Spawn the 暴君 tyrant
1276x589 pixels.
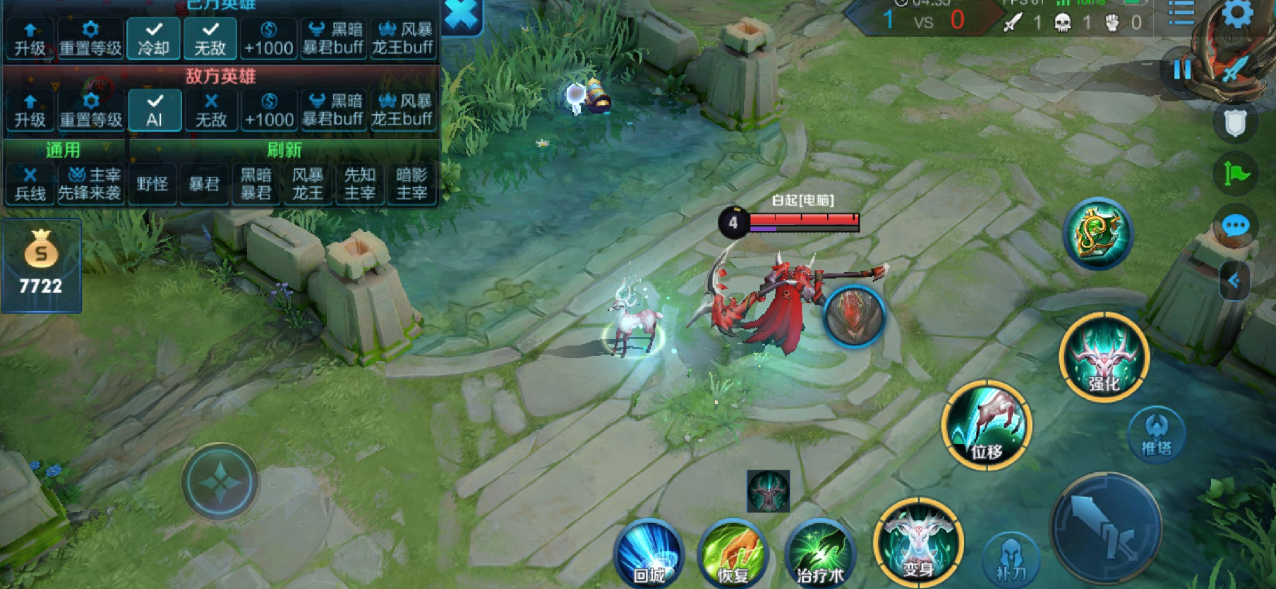[x=204, y=184]
